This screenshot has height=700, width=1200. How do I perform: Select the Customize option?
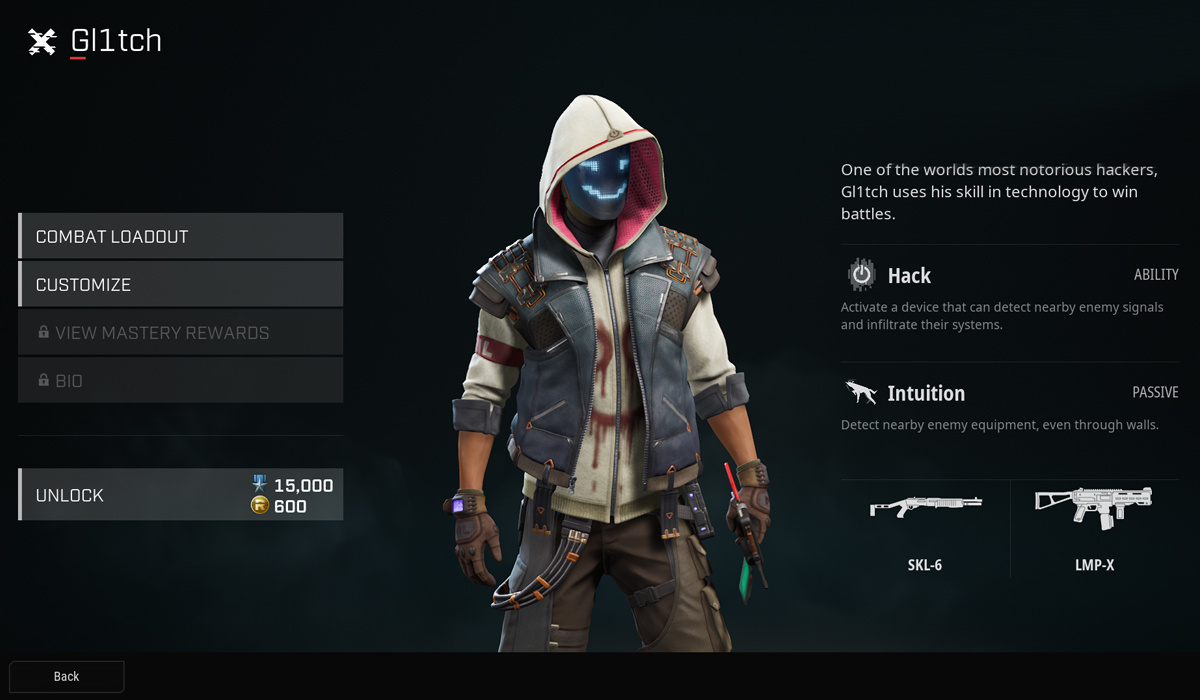pos(180,284)
